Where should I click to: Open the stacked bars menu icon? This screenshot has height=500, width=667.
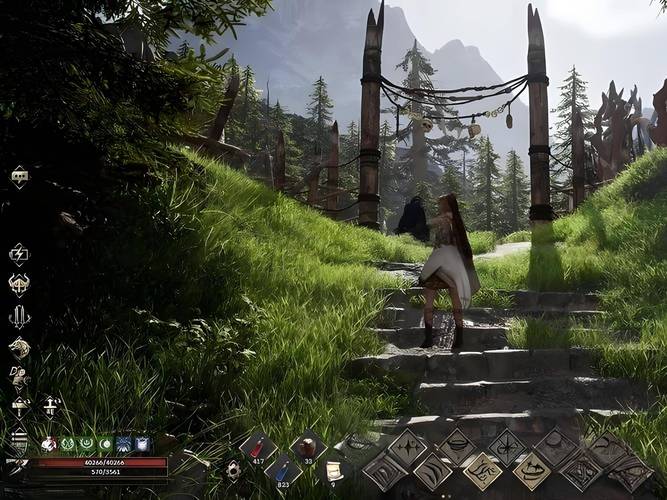tap(19, 438)
